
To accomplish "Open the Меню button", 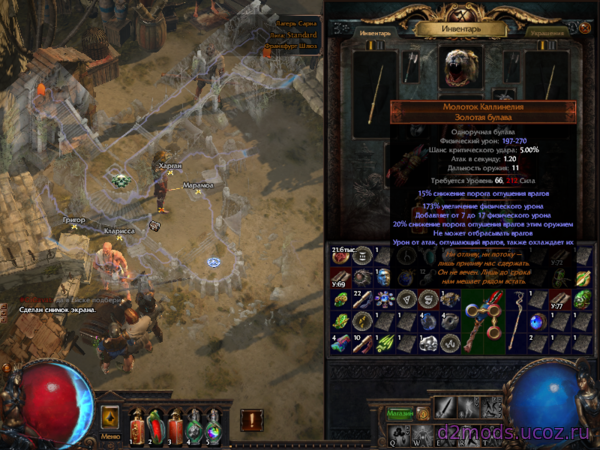I will tap(110, 436).
